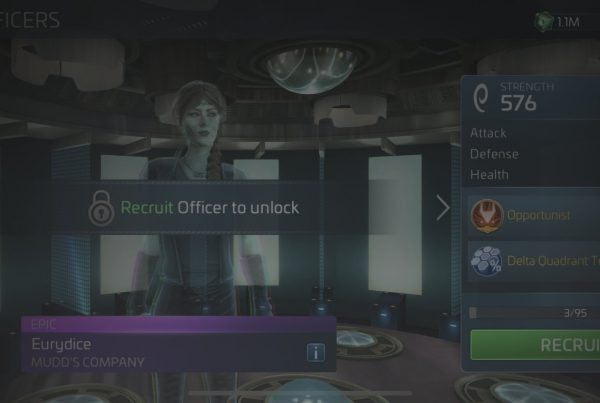Image resolution: width=600 pixels, height=403 pixels.
Task: Tap the green Recruit button
Action: [538, 346]
